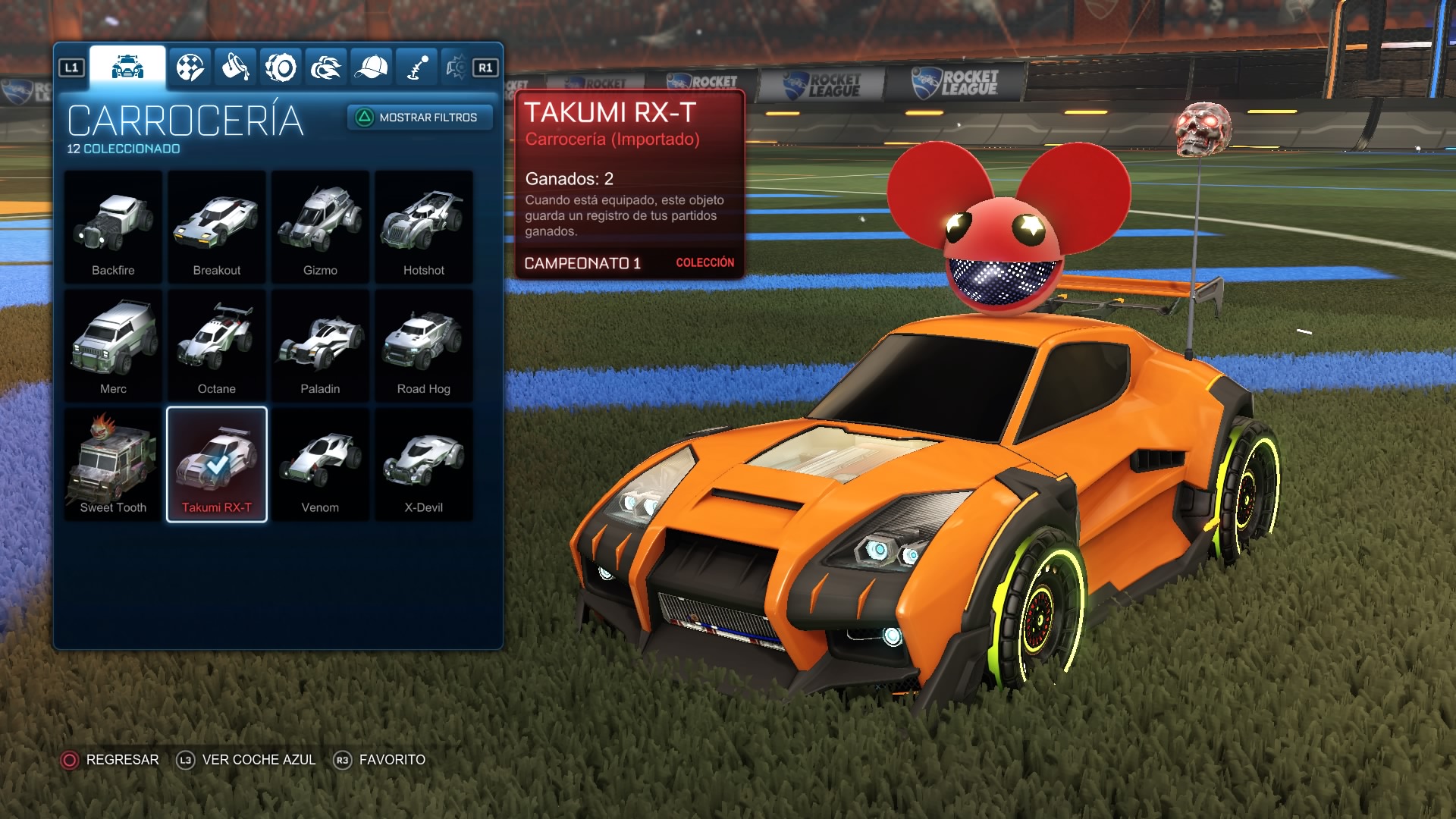Image resolution: width=1456 pixels, height=819 pixels.
Task: Select the Hotshot car body
Action: [424, 227]
